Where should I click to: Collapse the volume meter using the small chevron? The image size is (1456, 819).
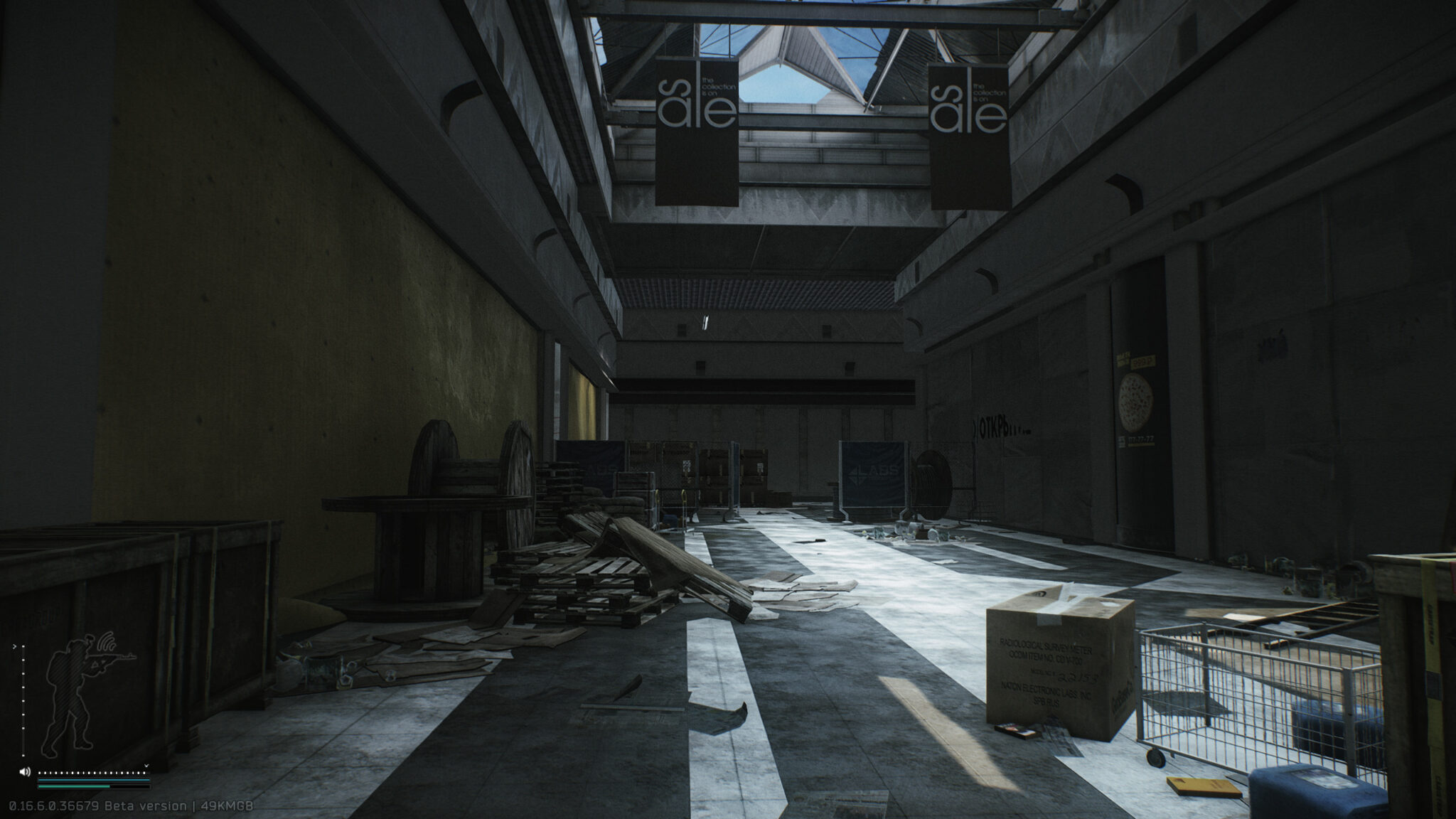point(146,766)
